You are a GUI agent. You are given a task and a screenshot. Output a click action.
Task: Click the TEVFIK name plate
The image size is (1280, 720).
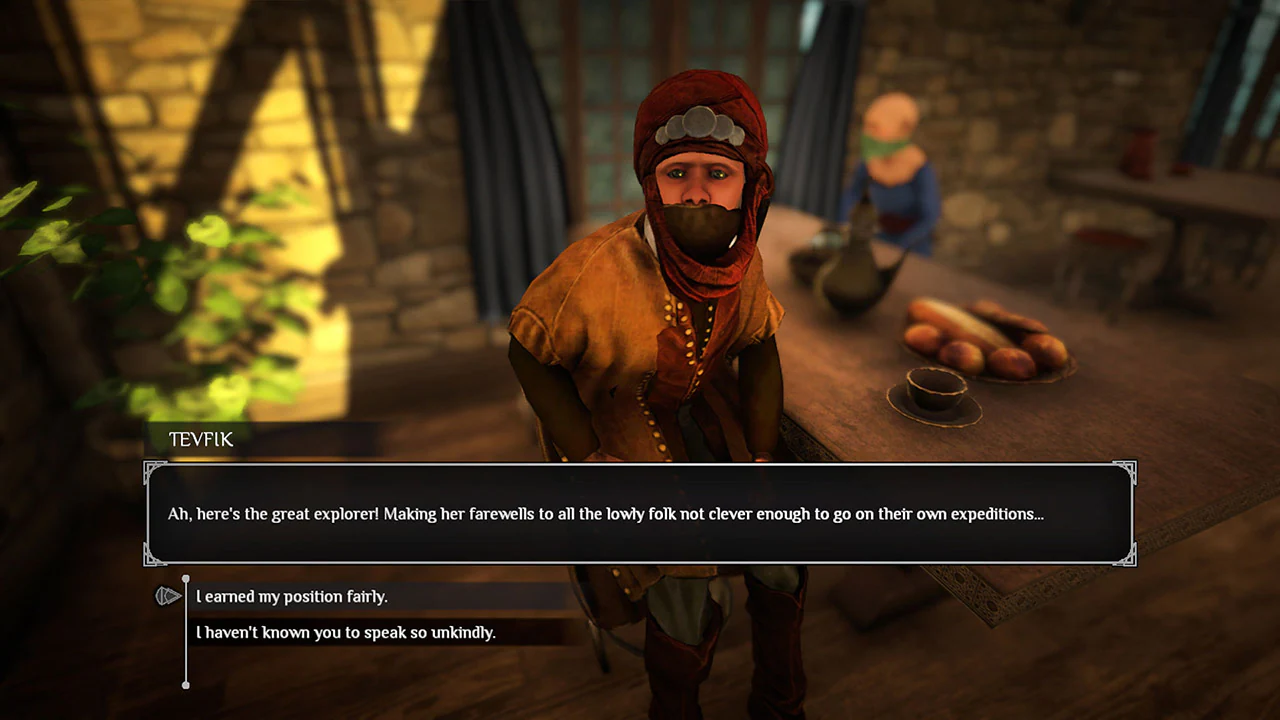click(200, 439)
